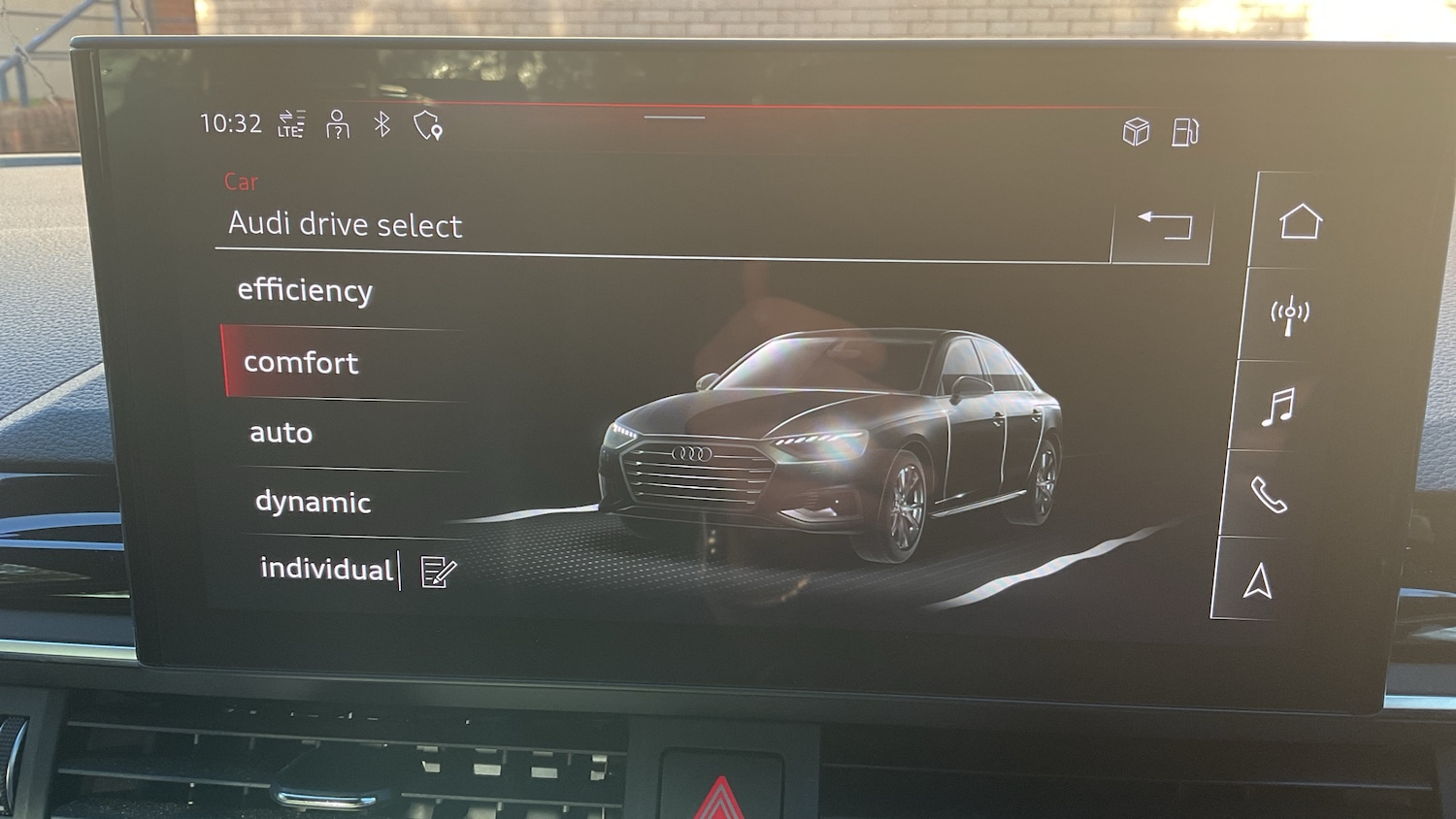Select the efficiency drive mode
This screenshot has height=819, width=1456.
pyautogui.click(x=305, y=290)
